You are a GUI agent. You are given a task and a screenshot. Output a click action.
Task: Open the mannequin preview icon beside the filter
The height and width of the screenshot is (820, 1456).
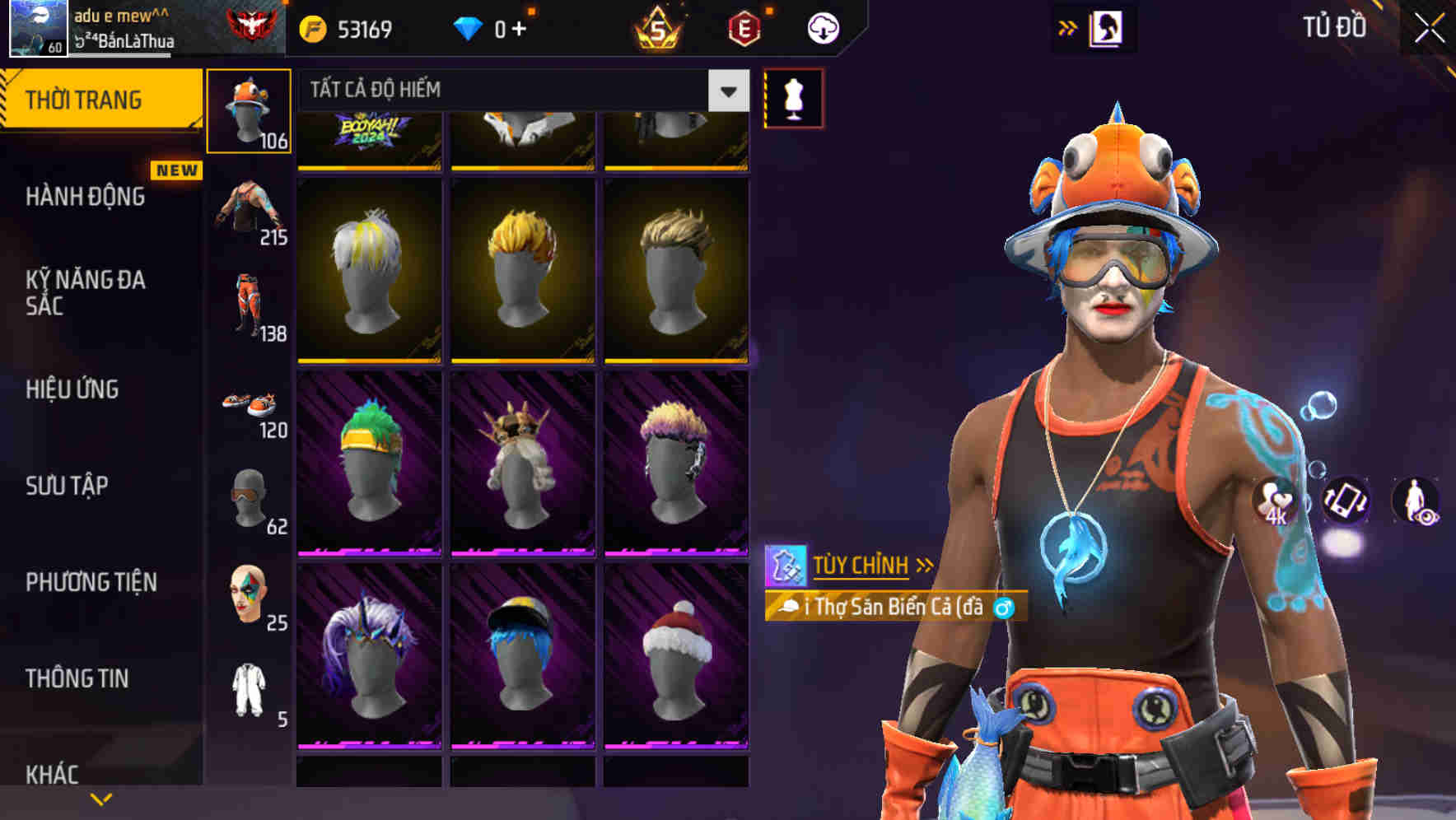pyautogui.click(x=793, y=97)
